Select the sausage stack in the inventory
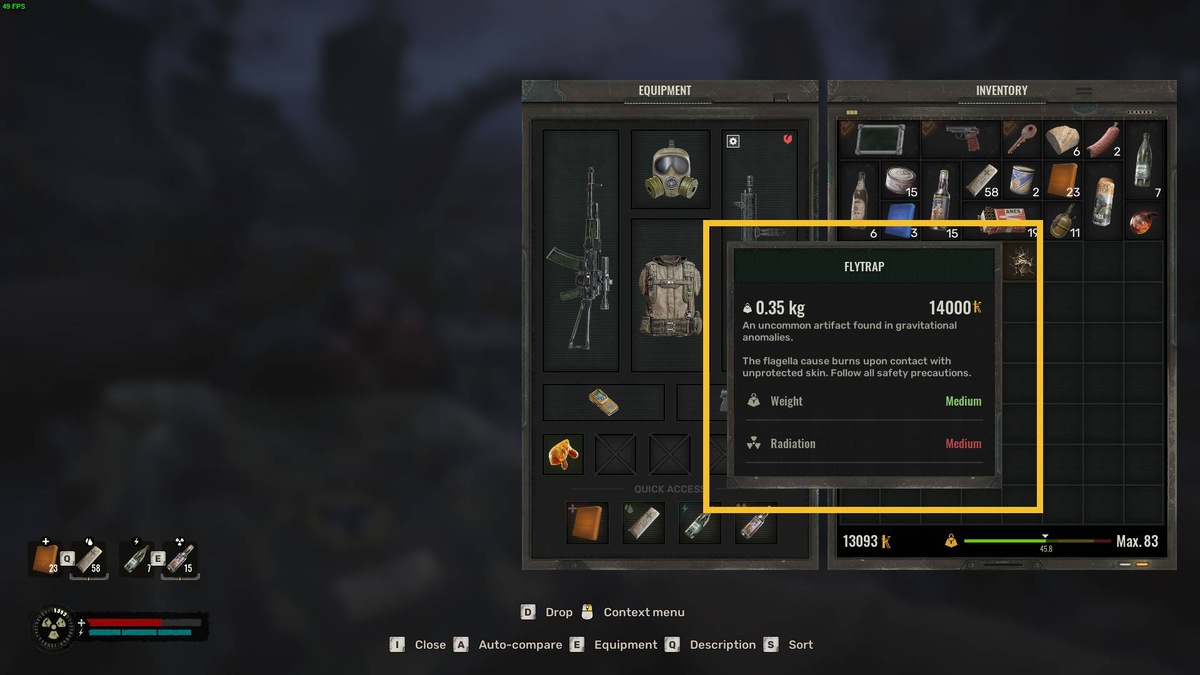This screenshot has height=675, width=1200. coord(1103,139)
